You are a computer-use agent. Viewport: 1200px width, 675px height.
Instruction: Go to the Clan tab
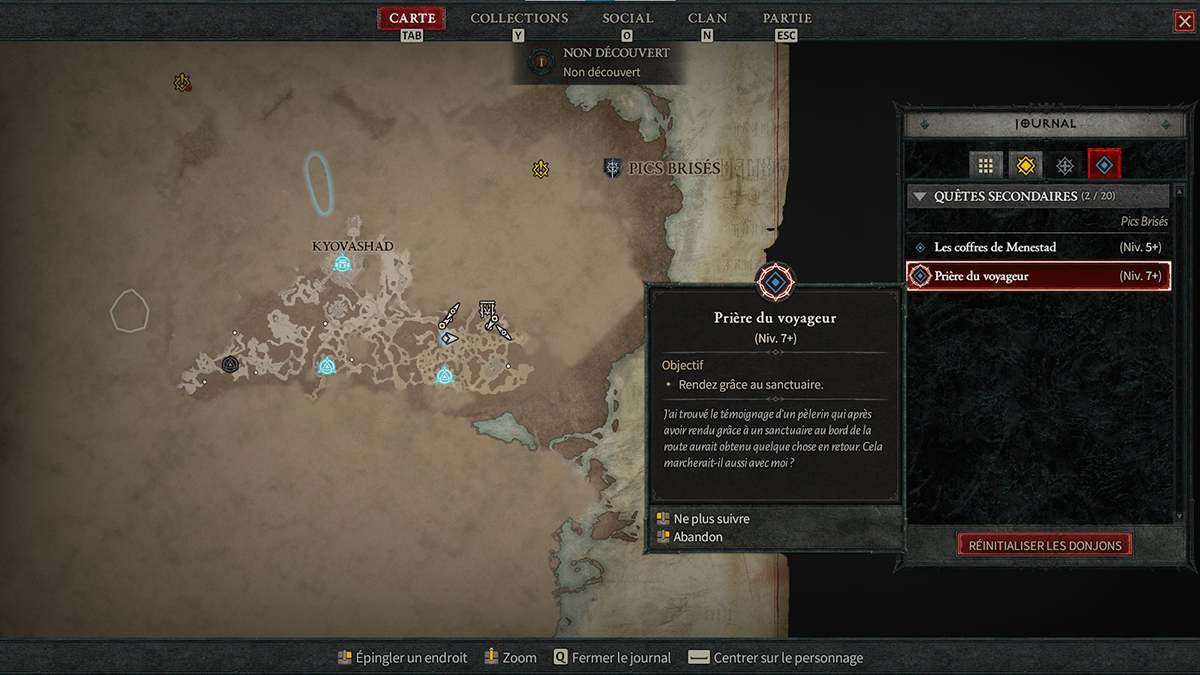pyautogui.click(x=707, y=19)
